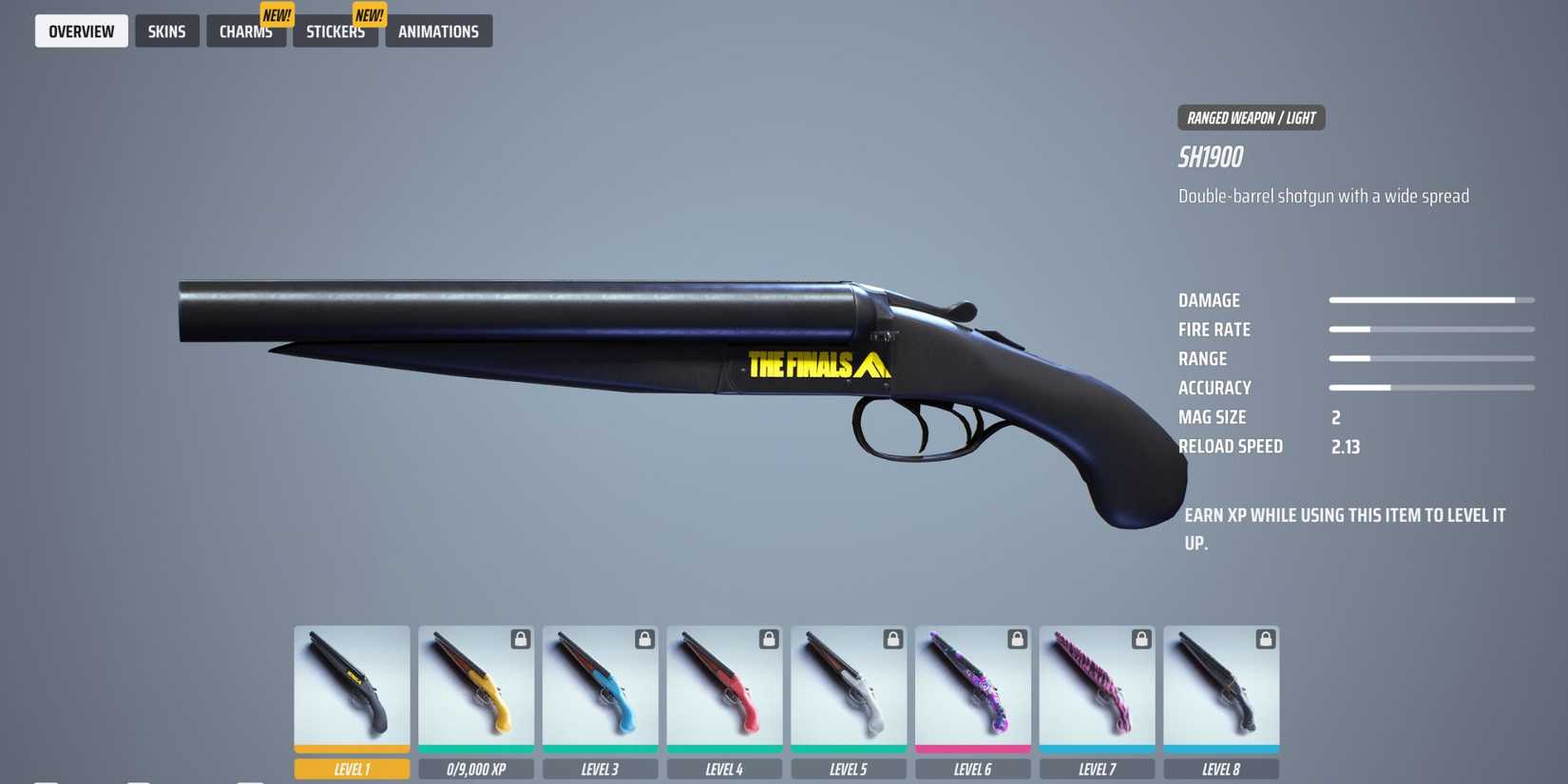Image resolution: width=1568 pixels, height=784 pixels.
Task: Select the Level 1 default black skin
Action: tap(352, 689)
